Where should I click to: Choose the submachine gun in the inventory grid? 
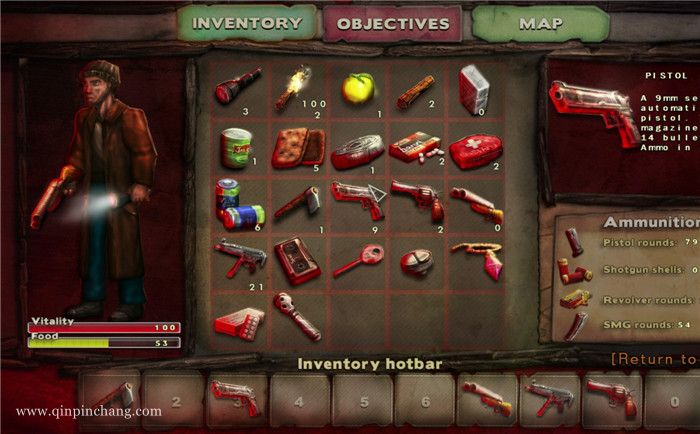(238, 257)
